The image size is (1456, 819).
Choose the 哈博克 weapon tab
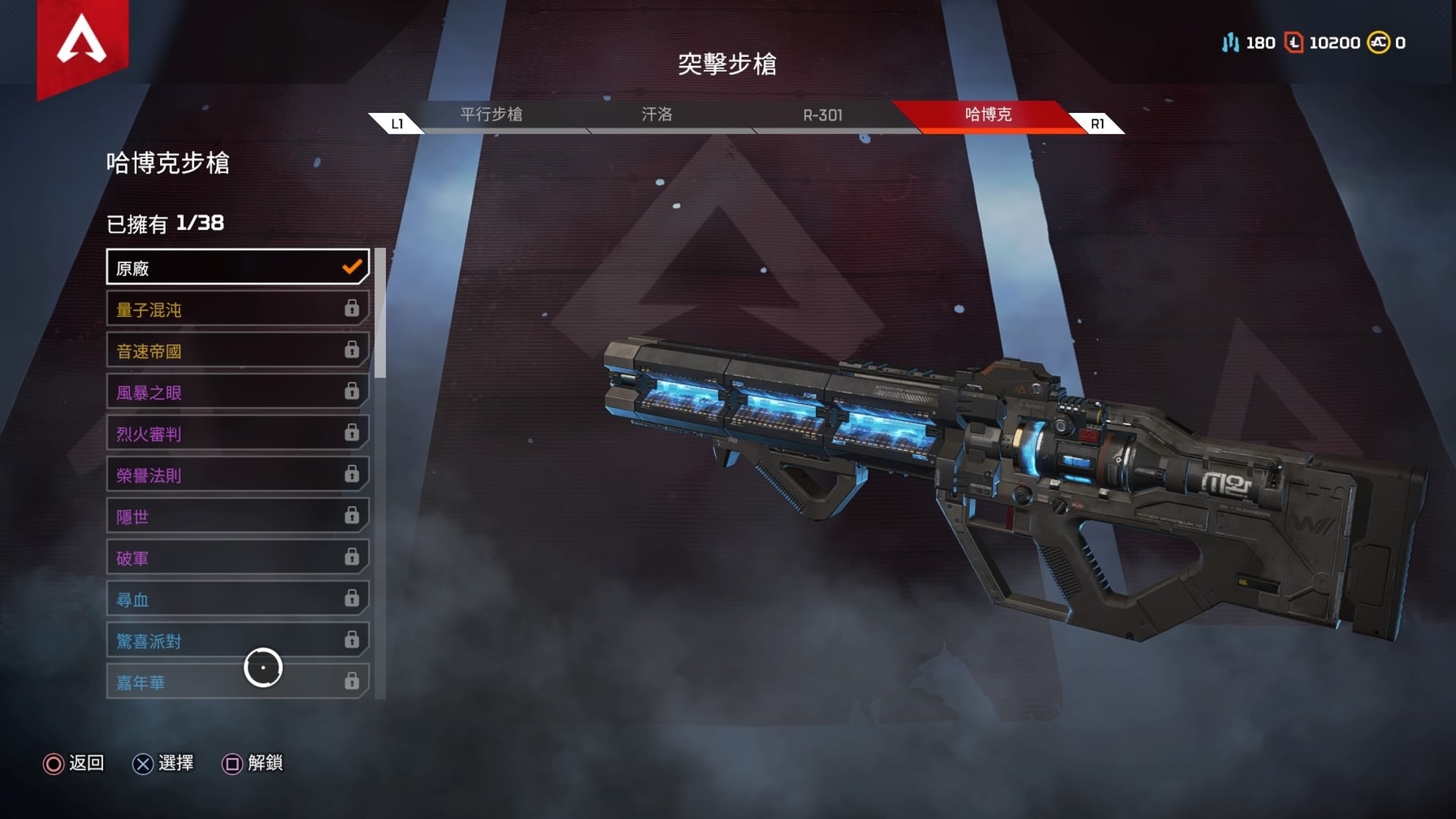coord(988,115)
